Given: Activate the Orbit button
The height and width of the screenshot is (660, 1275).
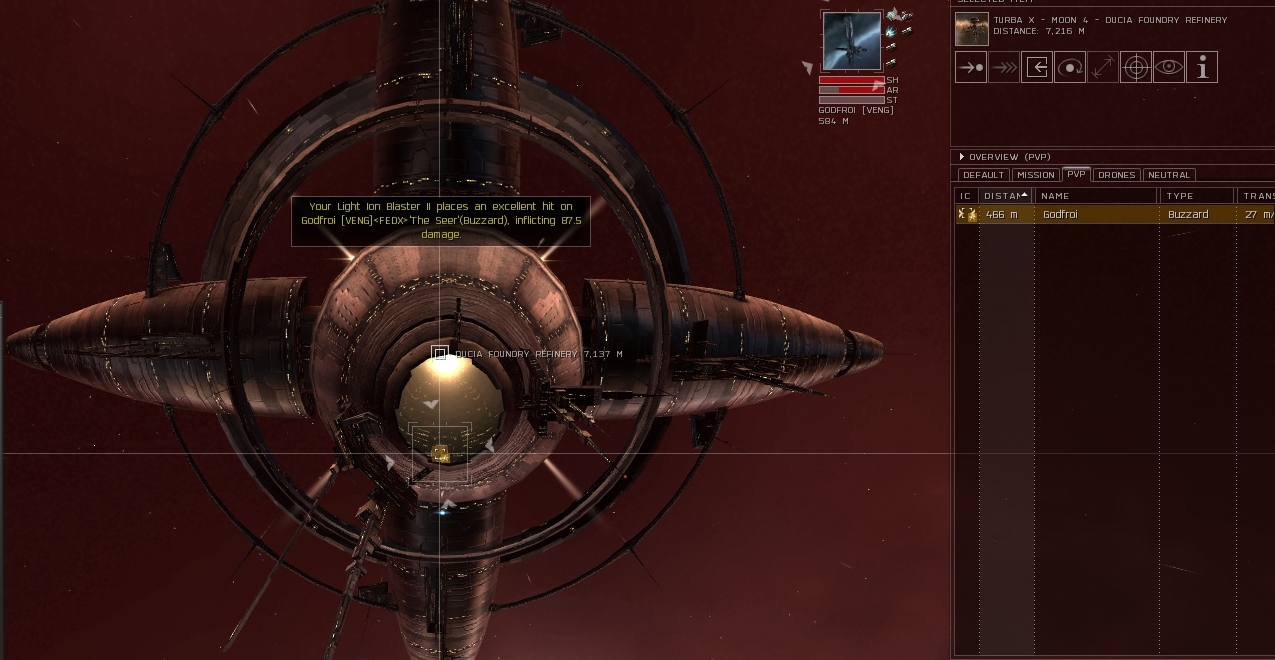Looking at the screenshot, I should pyautogui.click(x=1070, y=68).
